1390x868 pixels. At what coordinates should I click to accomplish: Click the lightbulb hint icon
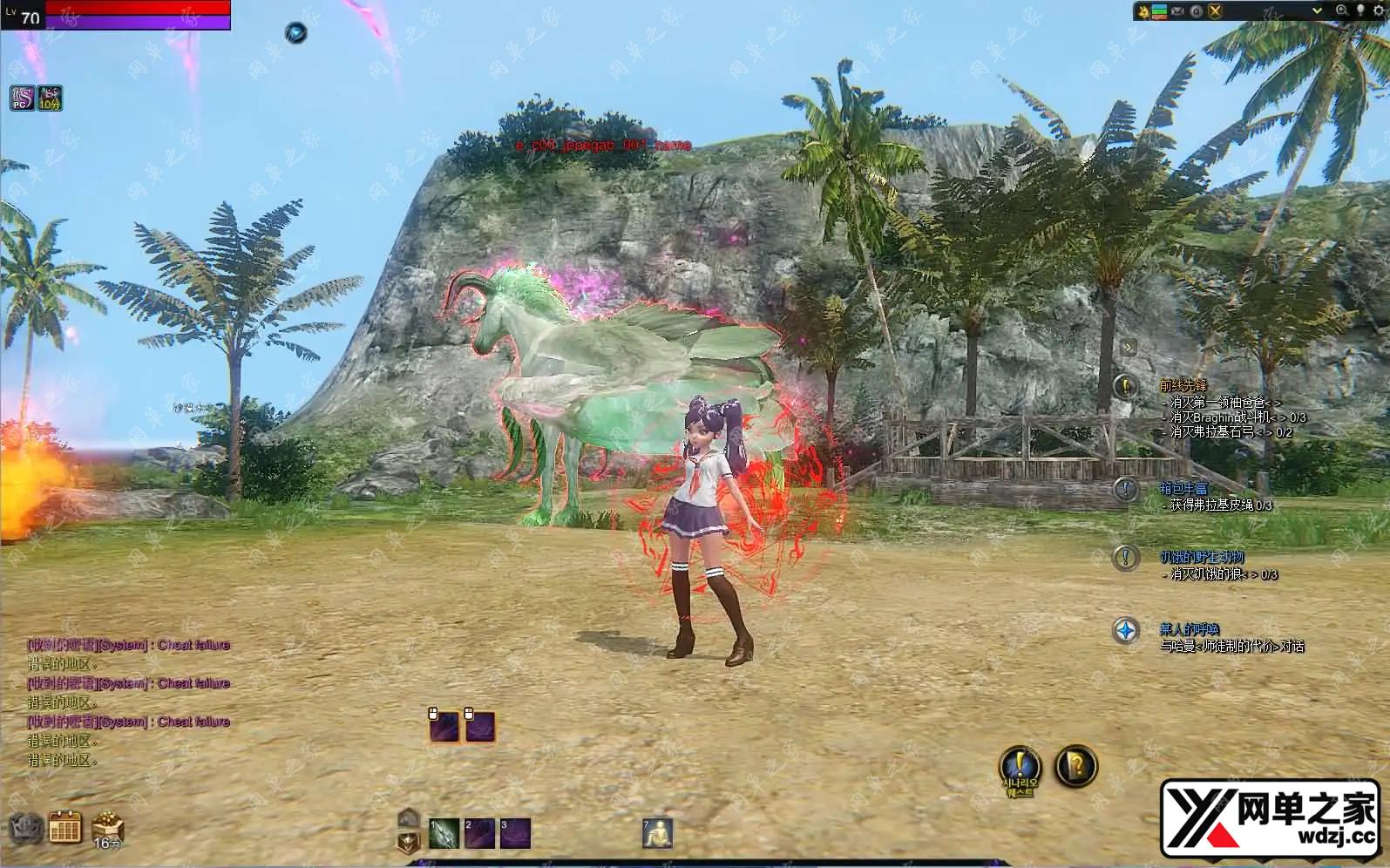[1359, 10]
